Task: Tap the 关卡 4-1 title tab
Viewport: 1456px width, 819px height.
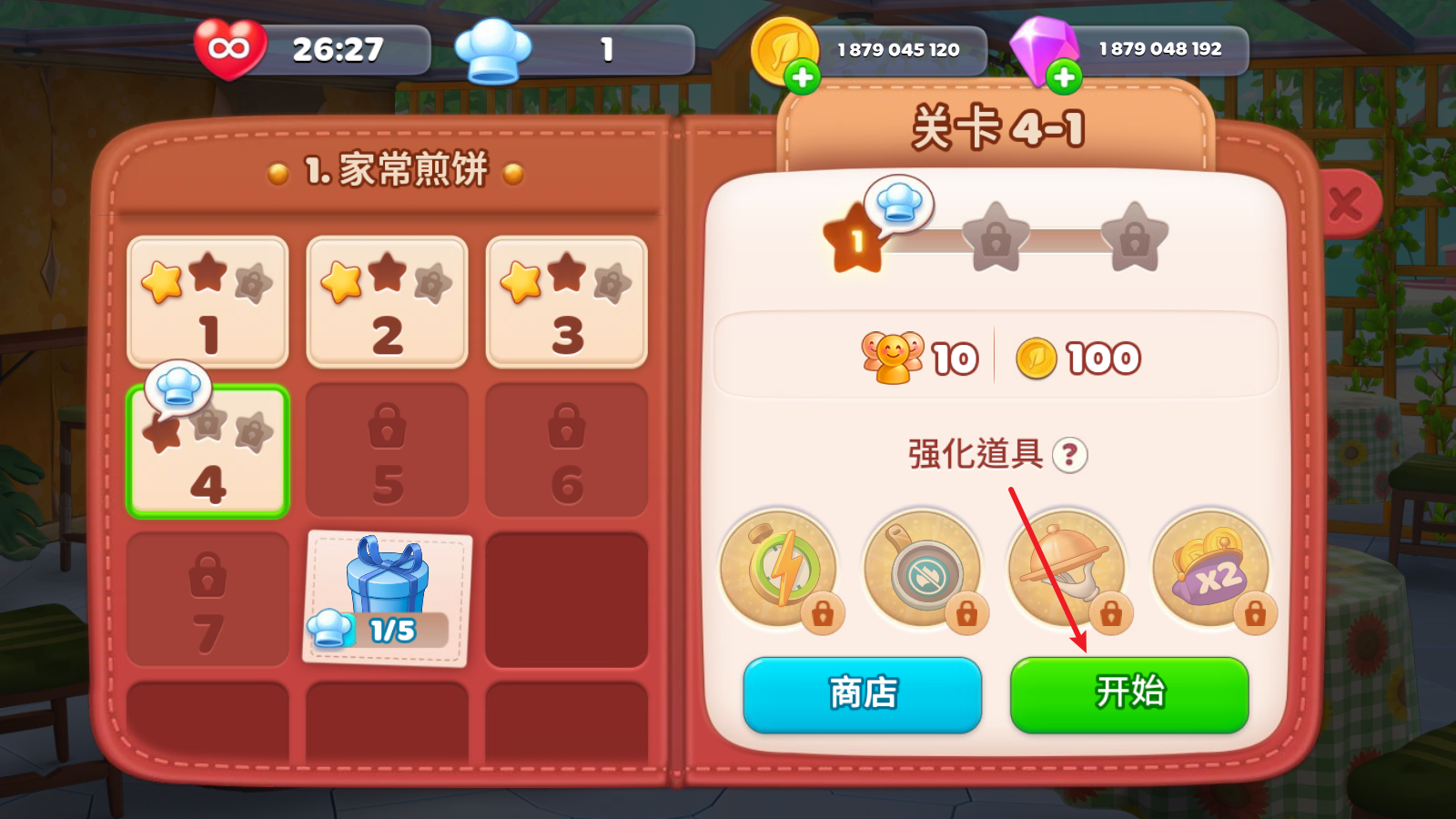Action: pyautogui.click(x=996, y=127)
